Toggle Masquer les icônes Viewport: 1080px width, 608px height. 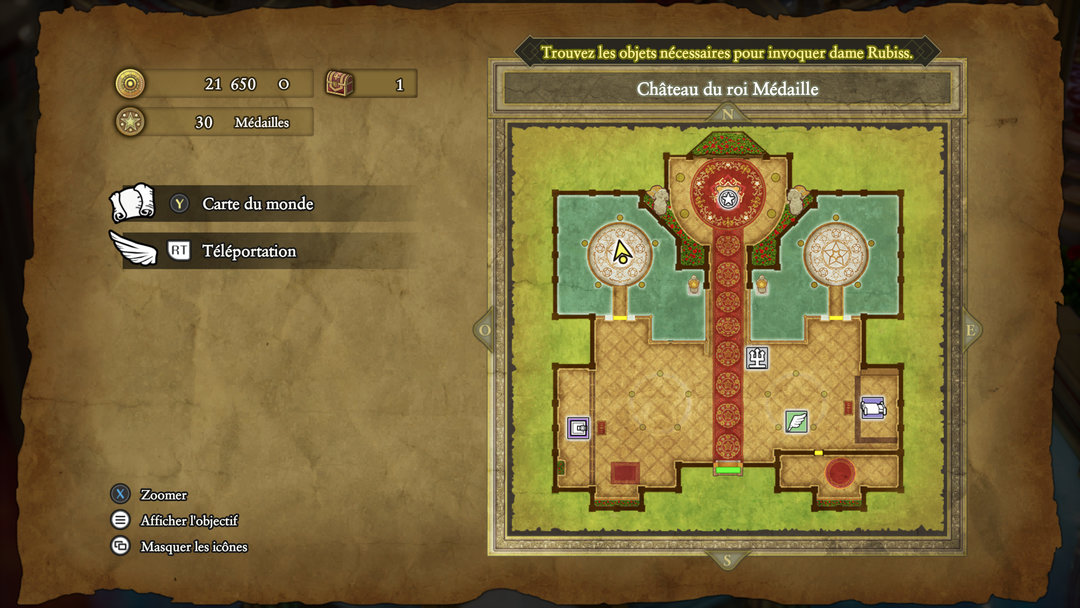pyautogui.click(x=193, y=547)
